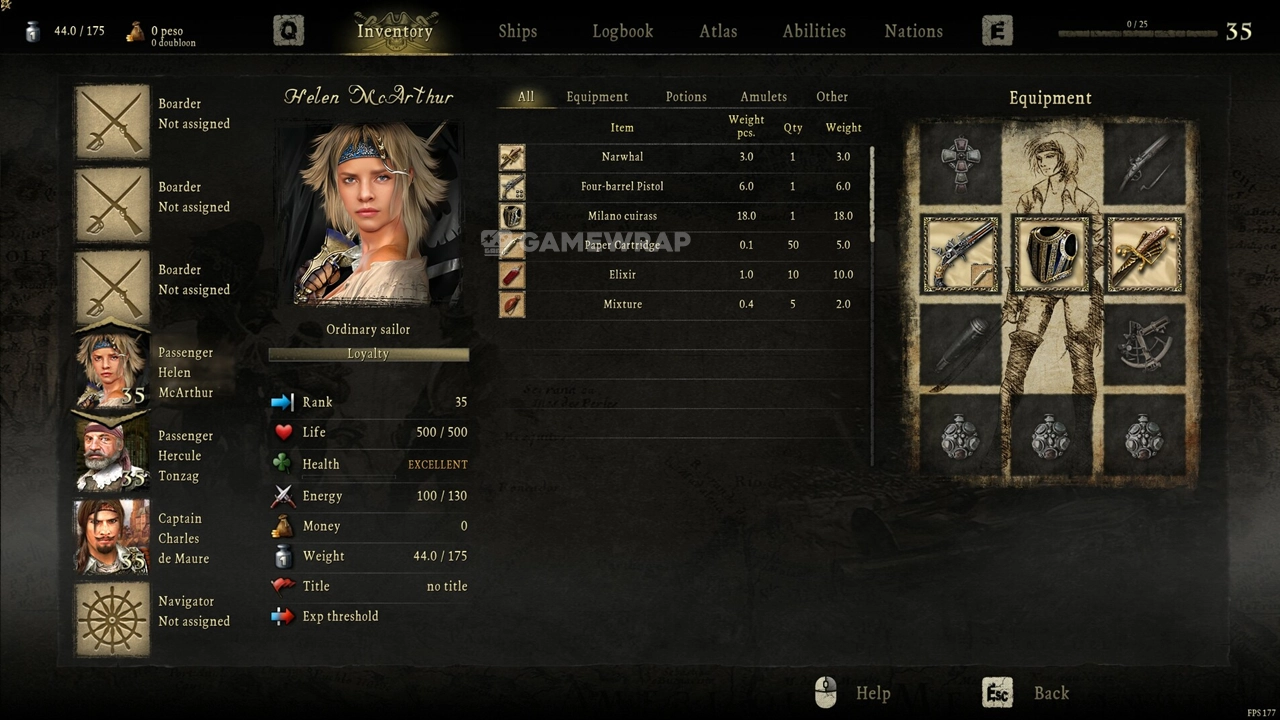Select the equipped cuirass armor slot
1280x720 pixels.
[x=1050, y=254]
